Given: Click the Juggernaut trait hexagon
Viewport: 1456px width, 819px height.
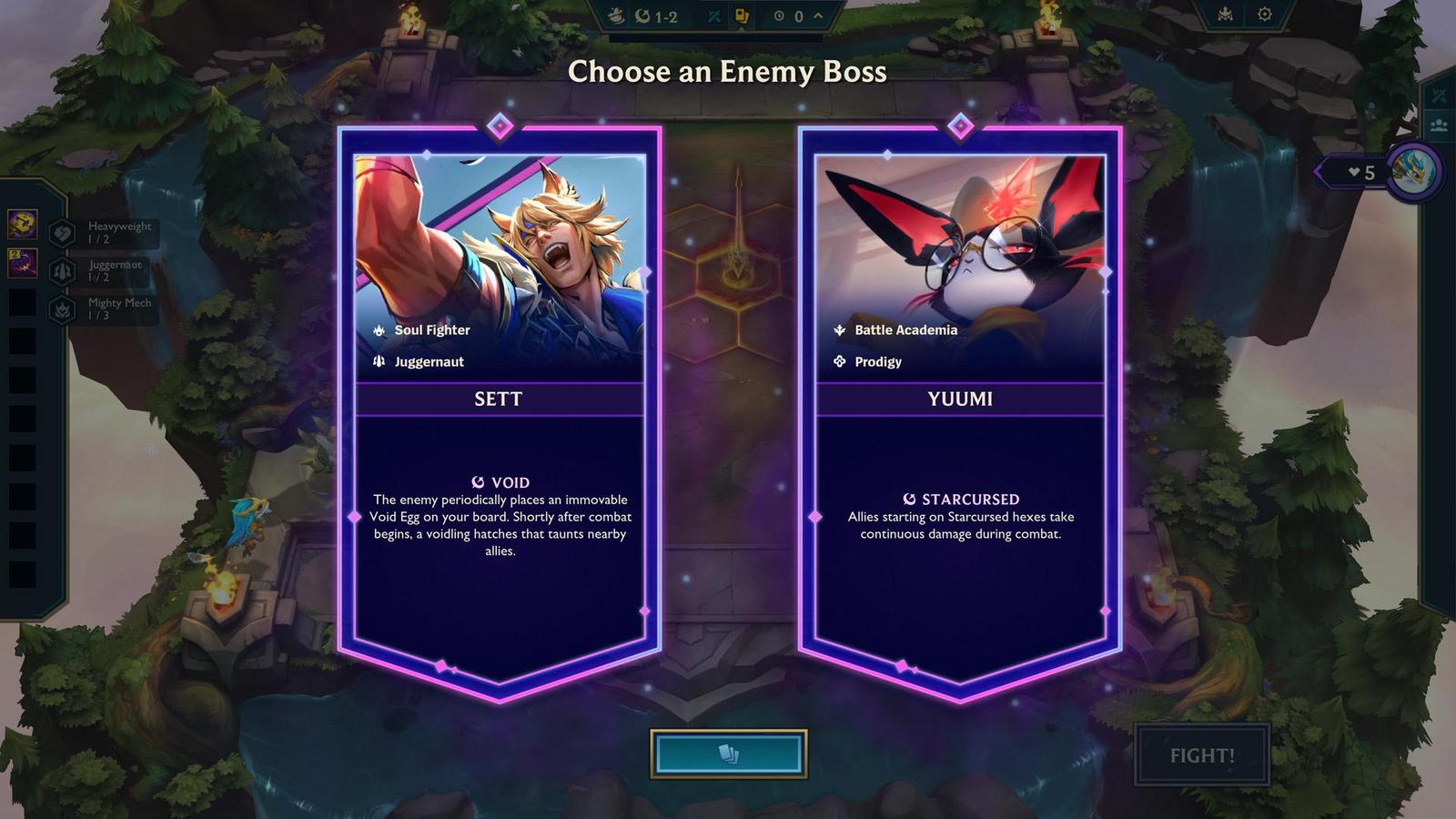Looking at the screenshot, I should click(x=61, y=270).
